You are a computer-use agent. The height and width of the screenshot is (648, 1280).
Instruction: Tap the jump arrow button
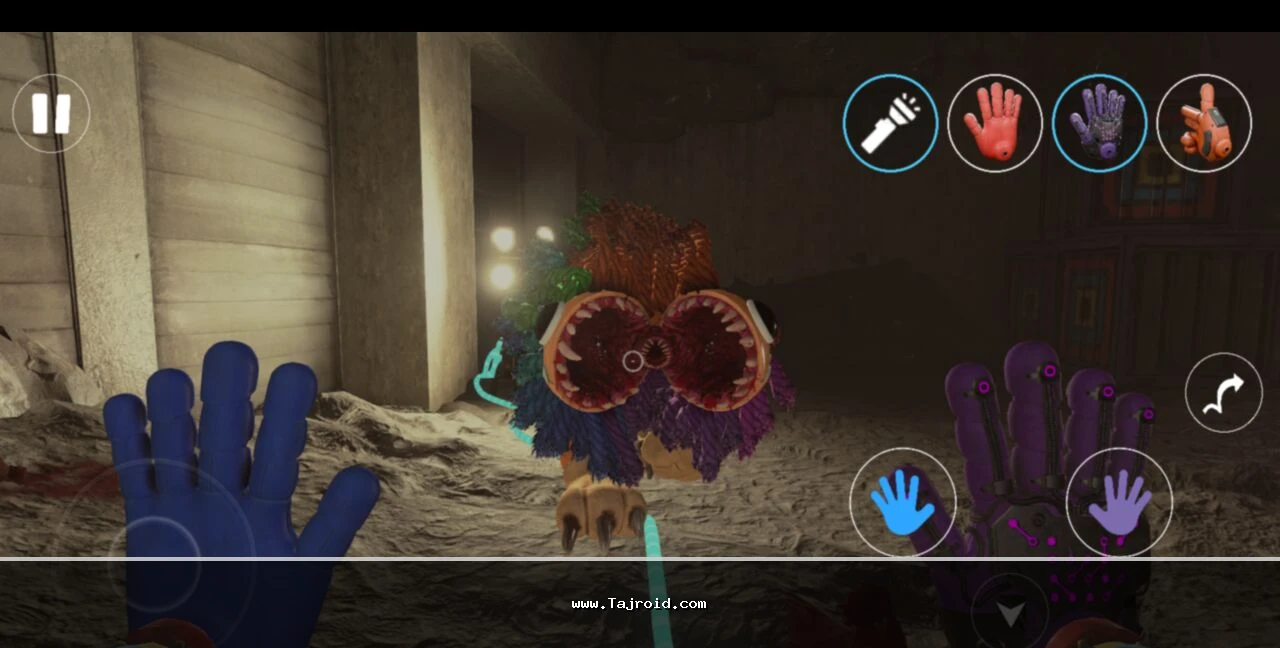(1223, 392)
